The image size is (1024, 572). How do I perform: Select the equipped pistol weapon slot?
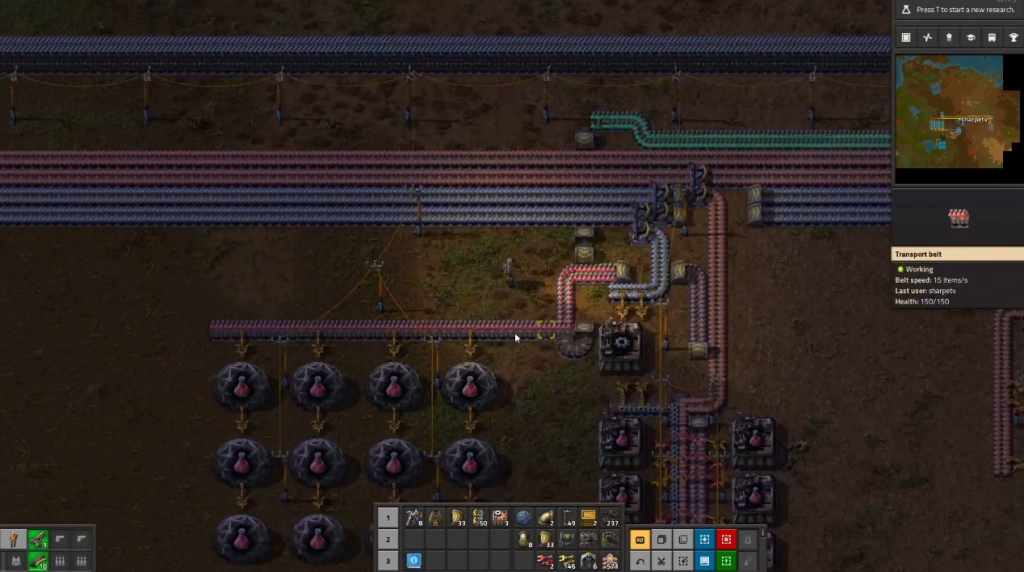[38, 539]
